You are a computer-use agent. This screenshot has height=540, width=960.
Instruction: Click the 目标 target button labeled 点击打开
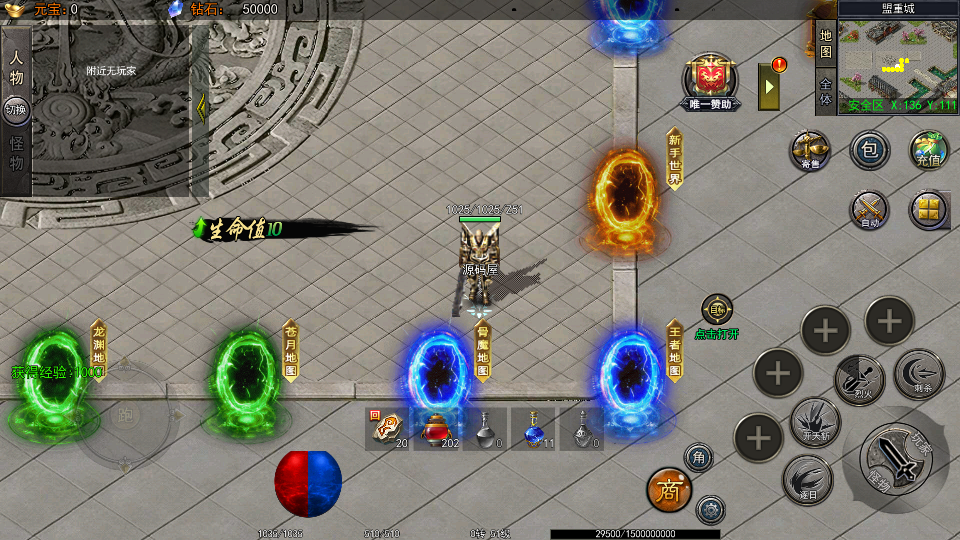[x=717, y=311]
